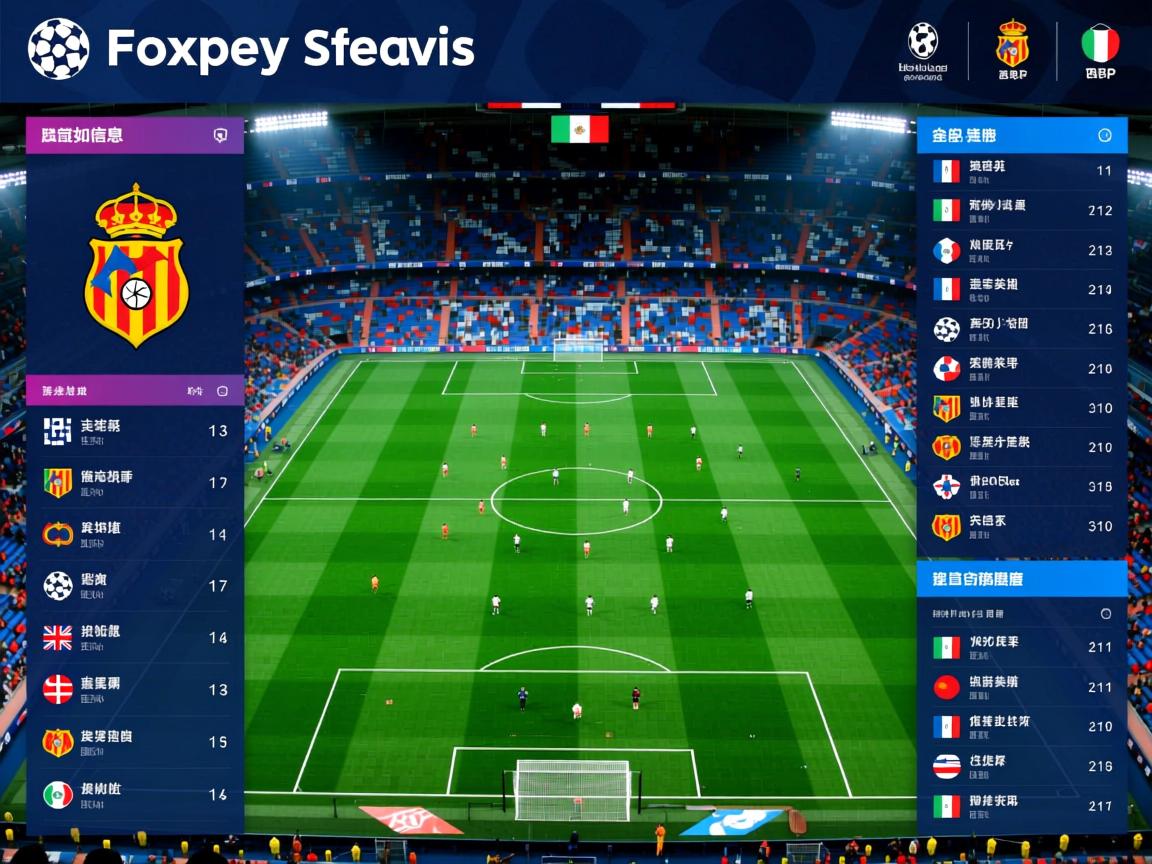
Task: Open the right-panel row valued 213
Action: tap(1022, 250)
